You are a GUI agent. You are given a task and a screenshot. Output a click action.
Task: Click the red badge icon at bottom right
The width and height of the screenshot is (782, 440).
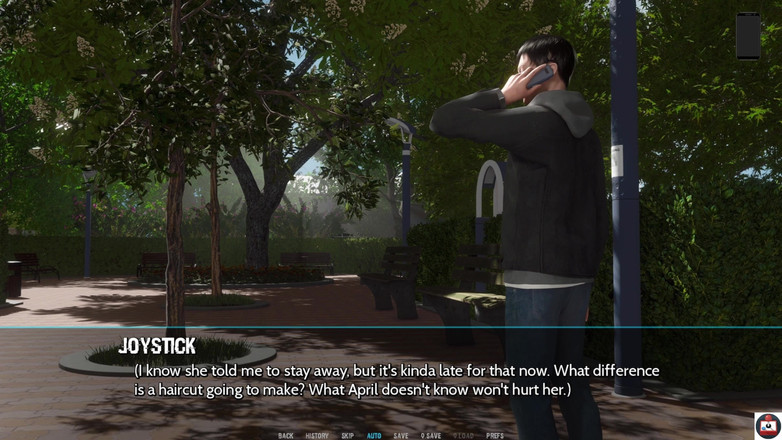[767, 424]
